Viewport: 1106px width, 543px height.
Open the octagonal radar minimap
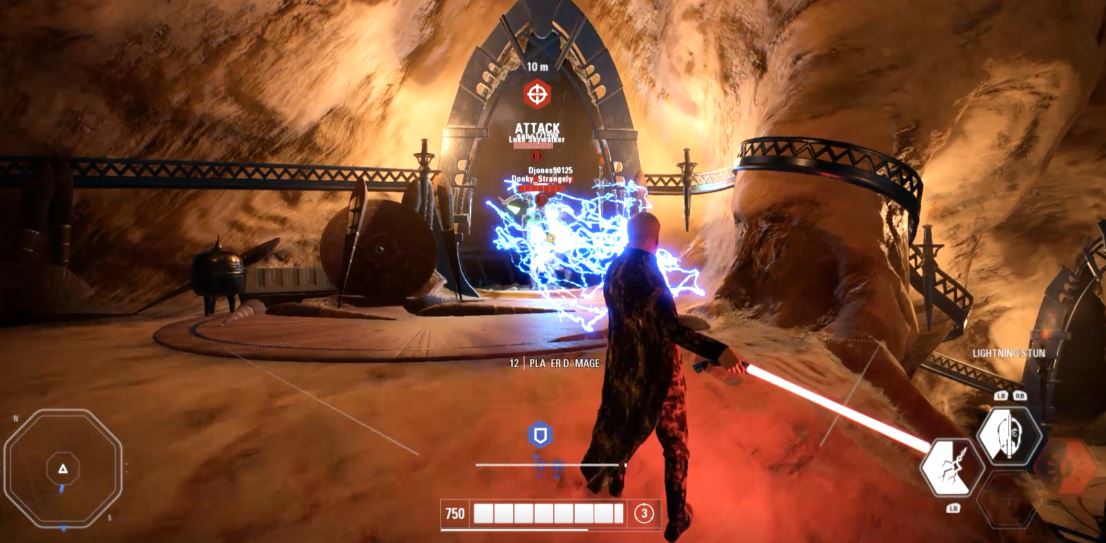(x=62, y=467)
